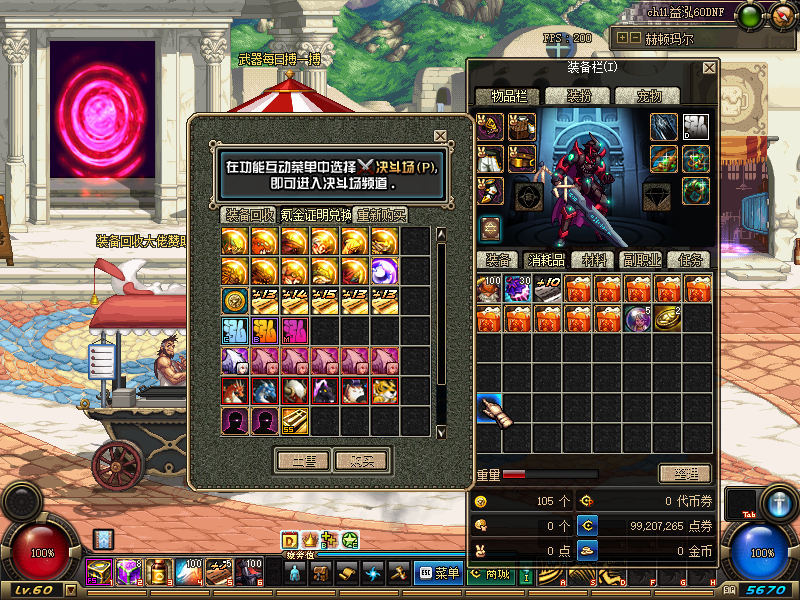Viewport: 800px width, 600px height.
Task: Select the gold coin medal shop item
Action: click(x=235, y=301)
